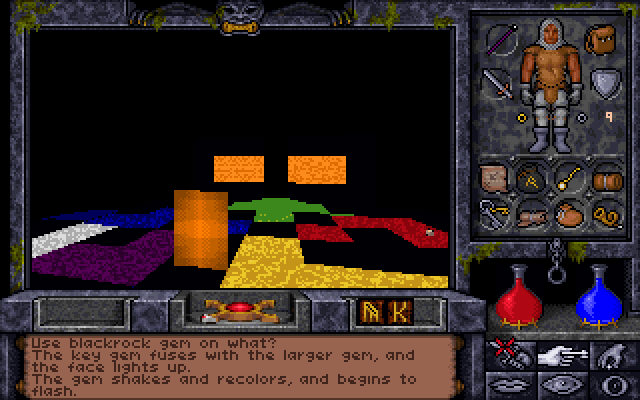This screenshot has width=640, height=400.
Task: Select the equipped sword slot
Action: [497, 82]
